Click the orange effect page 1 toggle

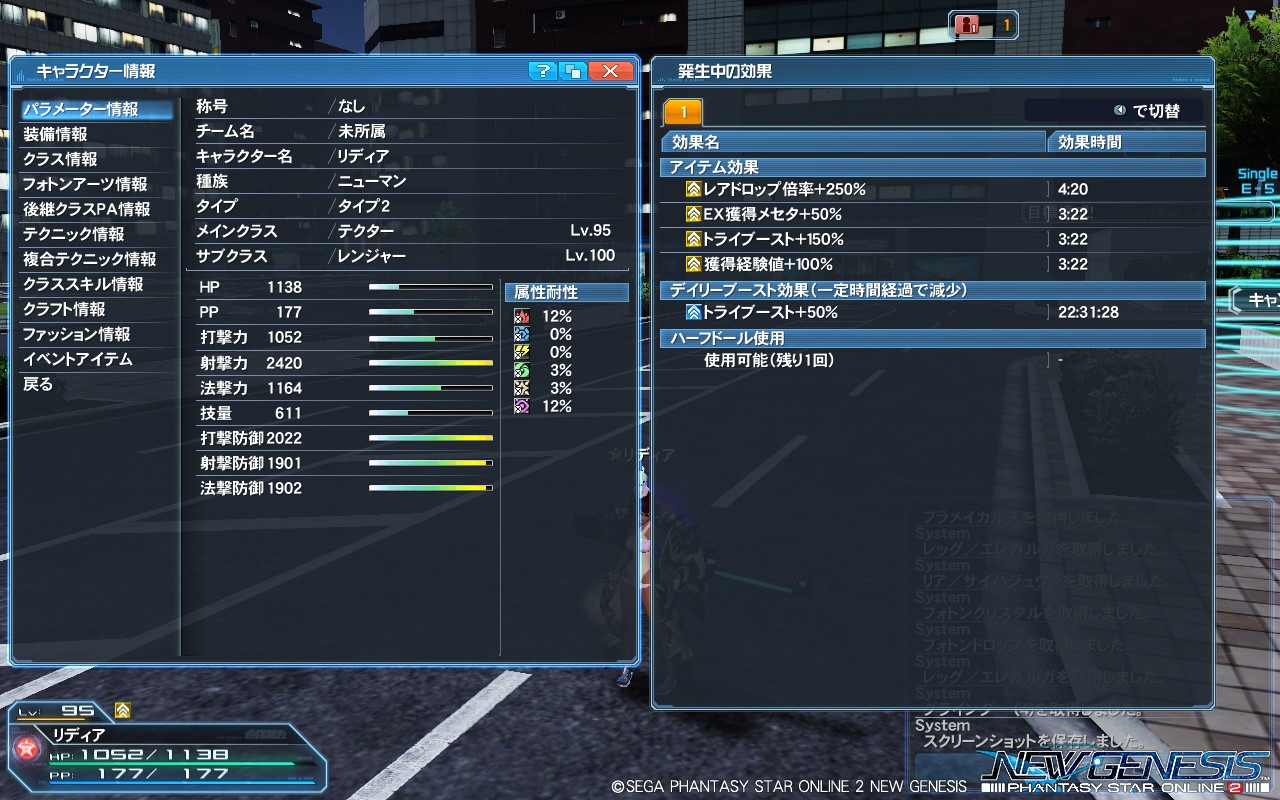[685, 110]
